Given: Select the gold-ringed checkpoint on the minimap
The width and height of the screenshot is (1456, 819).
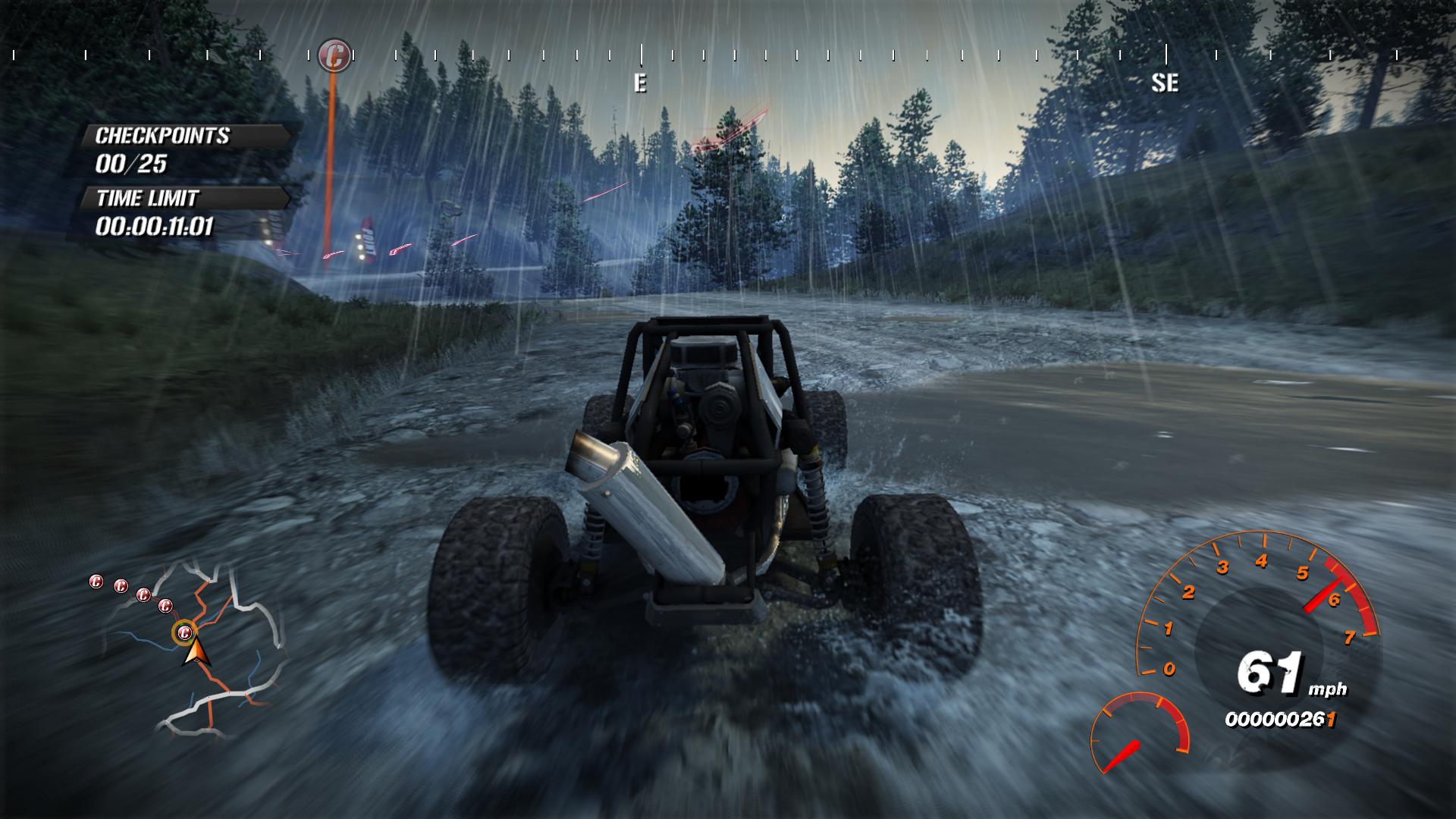Looking at the screenshot, I should pos(184,632).
